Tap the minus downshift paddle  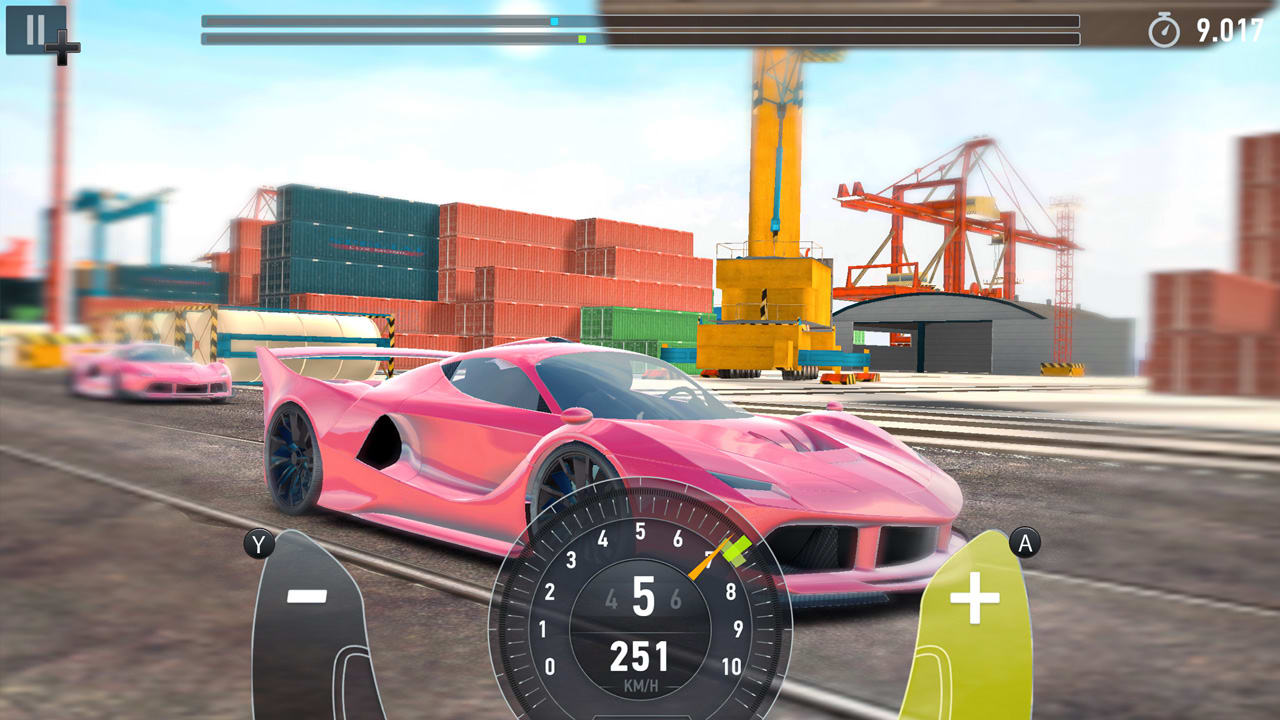(305, 597)
